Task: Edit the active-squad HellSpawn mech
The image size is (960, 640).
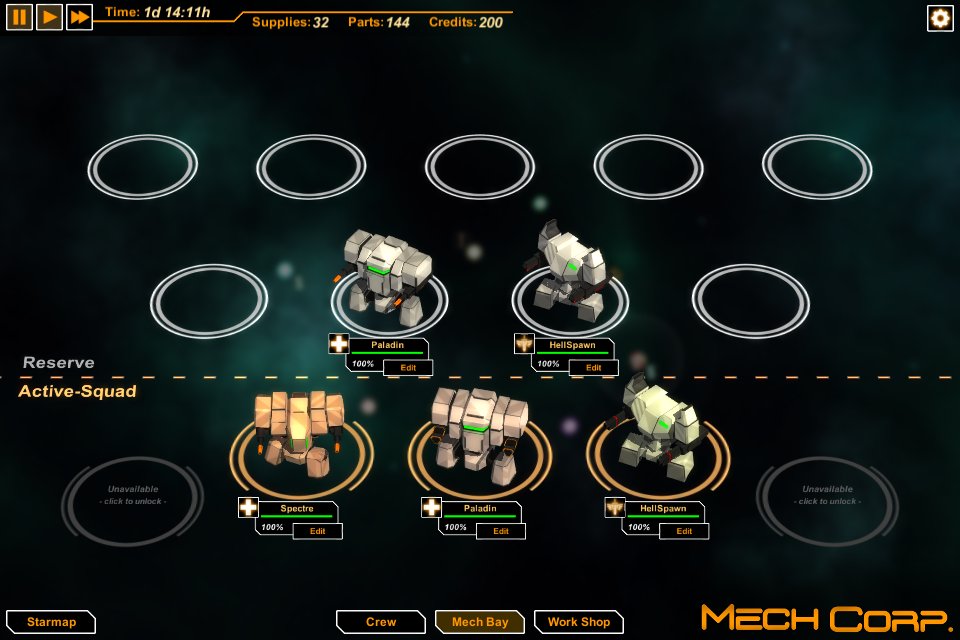Action: click(684, 531)
